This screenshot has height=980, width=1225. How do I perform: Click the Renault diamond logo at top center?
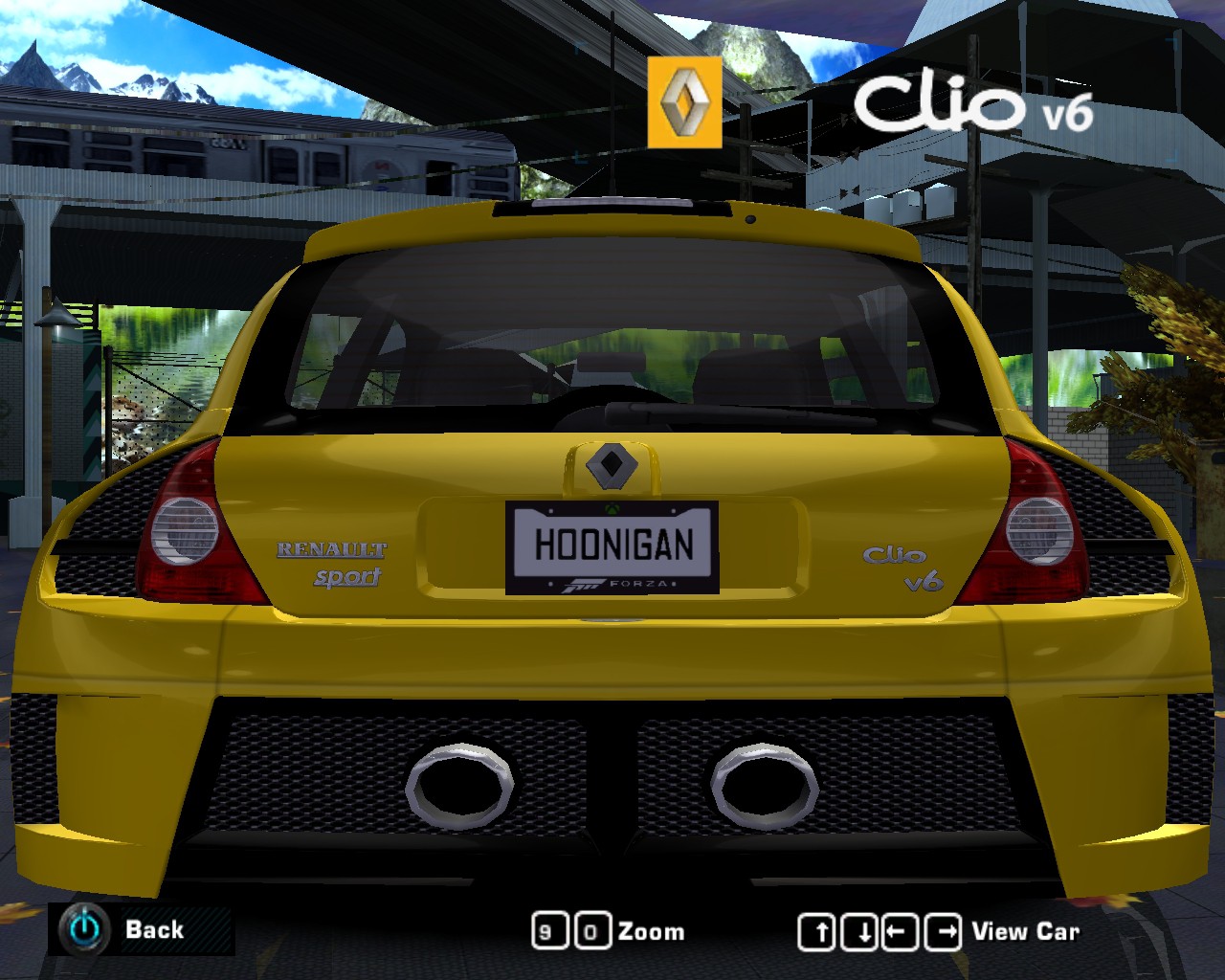tap(685, 101)
